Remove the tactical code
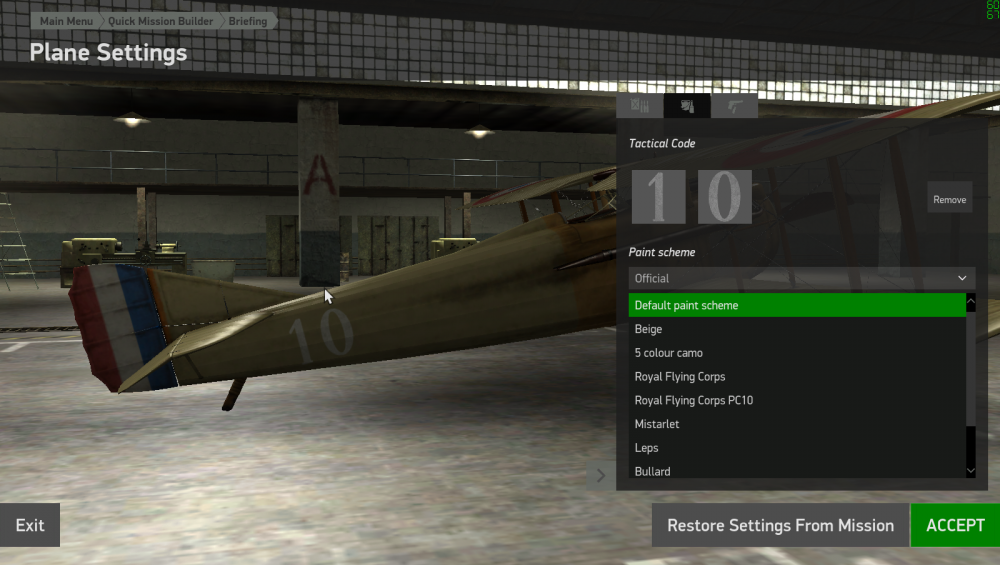Screen dimensions: 1000x565 (949, 199)
